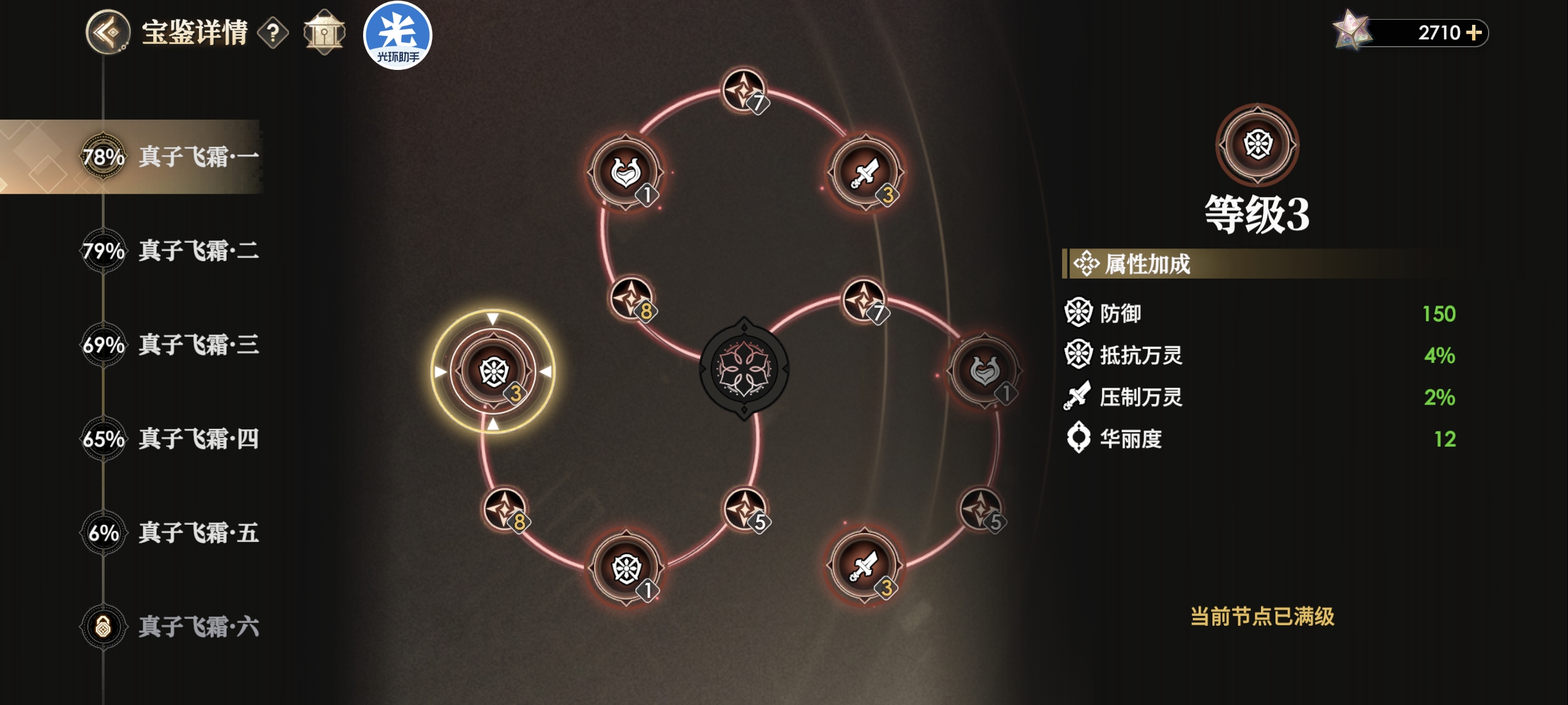Add currency with the plus button
The image size is (1568, 705).
click(1474, 32)
